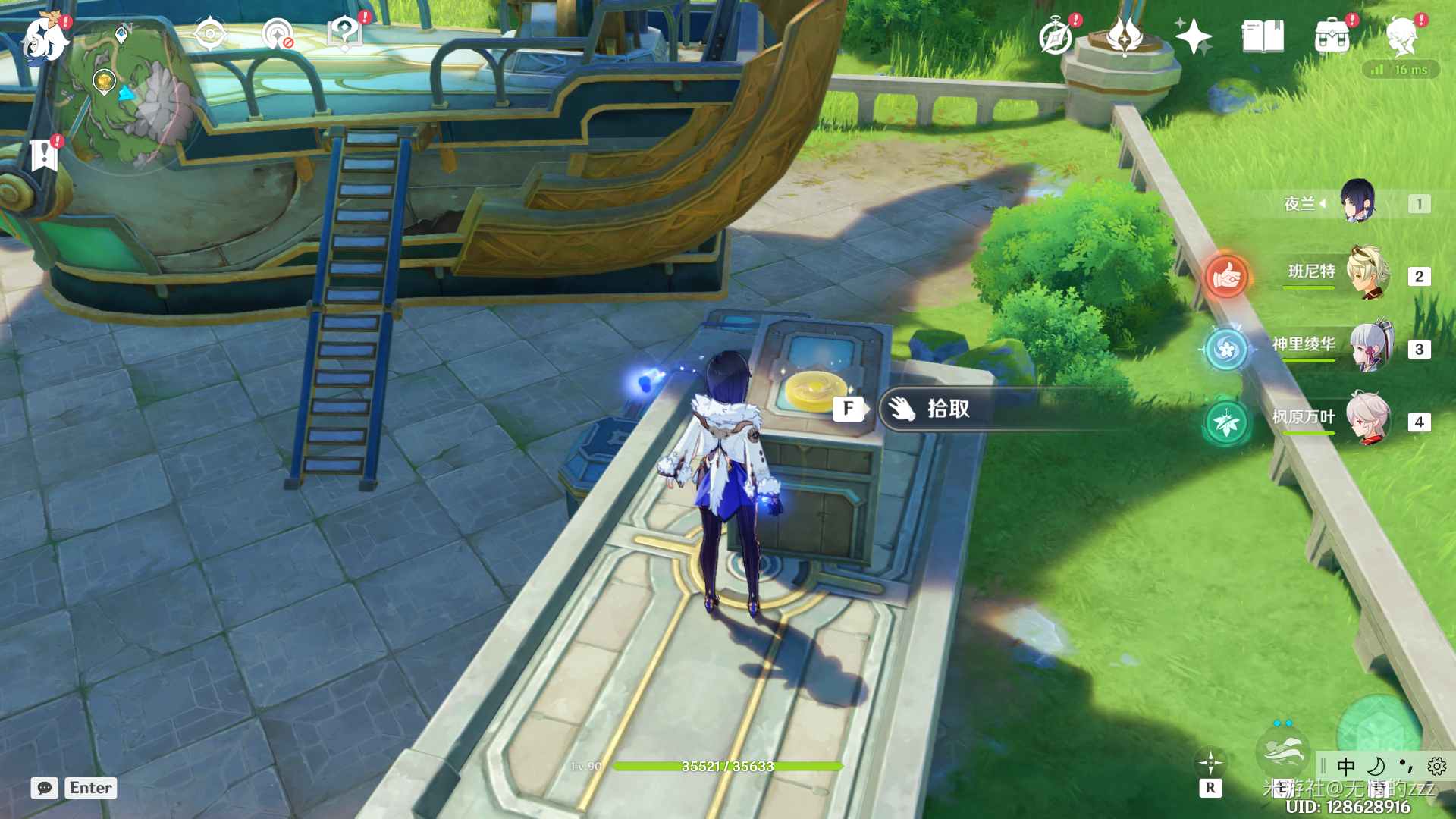Open the events compass icon
The image size is (1456, 819).
1056,36
